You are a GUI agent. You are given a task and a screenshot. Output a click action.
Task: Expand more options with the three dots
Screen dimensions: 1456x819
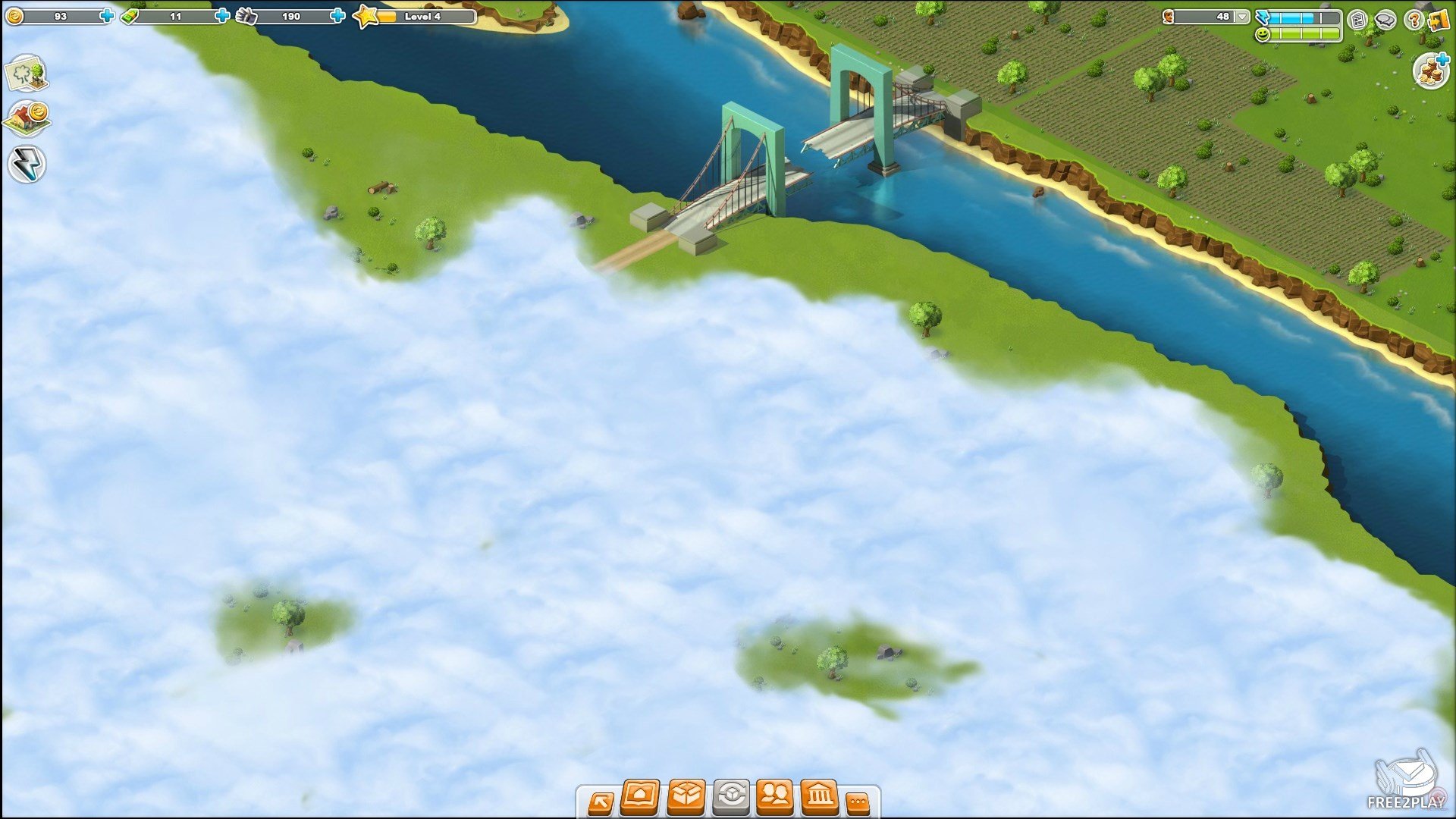tap(858, 802)
